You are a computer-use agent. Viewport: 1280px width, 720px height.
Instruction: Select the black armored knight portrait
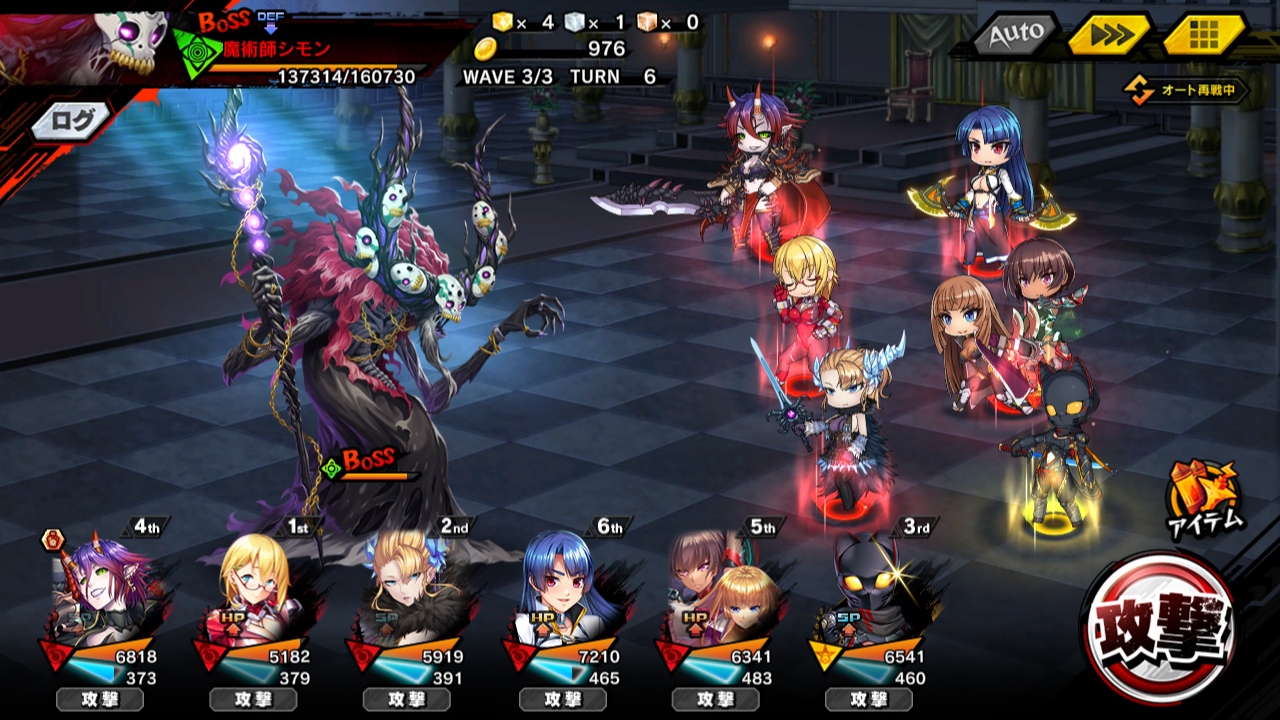click(x=868, y=590)
